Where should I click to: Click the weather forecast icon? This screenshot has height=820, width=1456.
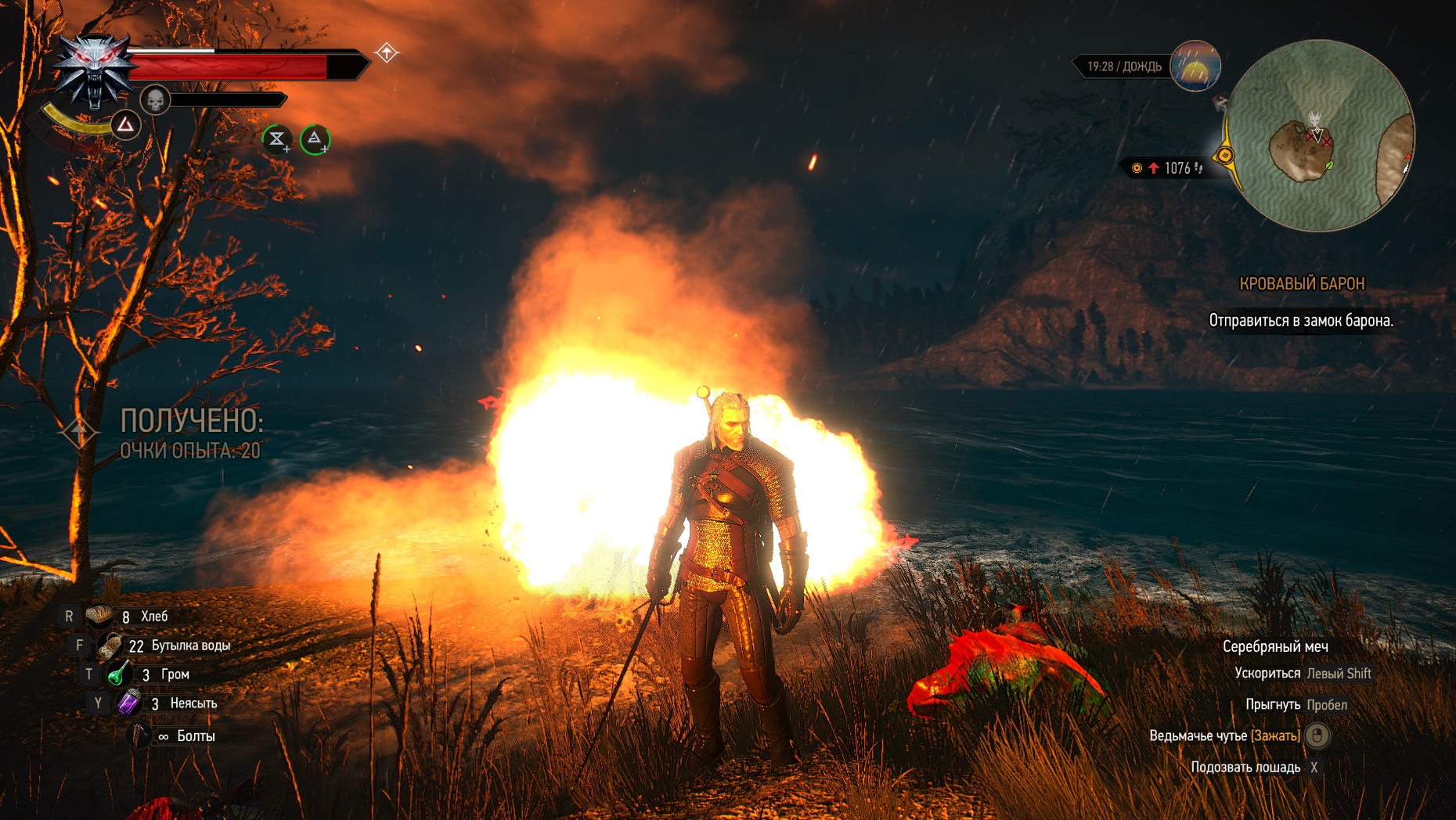click(1195, 66)
